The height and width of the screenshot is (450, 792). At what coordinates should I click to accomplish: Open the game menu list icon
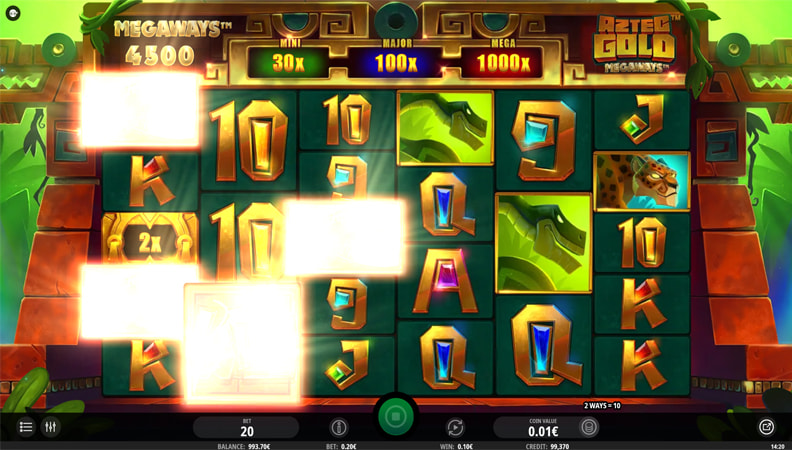[x=26, y=427]
